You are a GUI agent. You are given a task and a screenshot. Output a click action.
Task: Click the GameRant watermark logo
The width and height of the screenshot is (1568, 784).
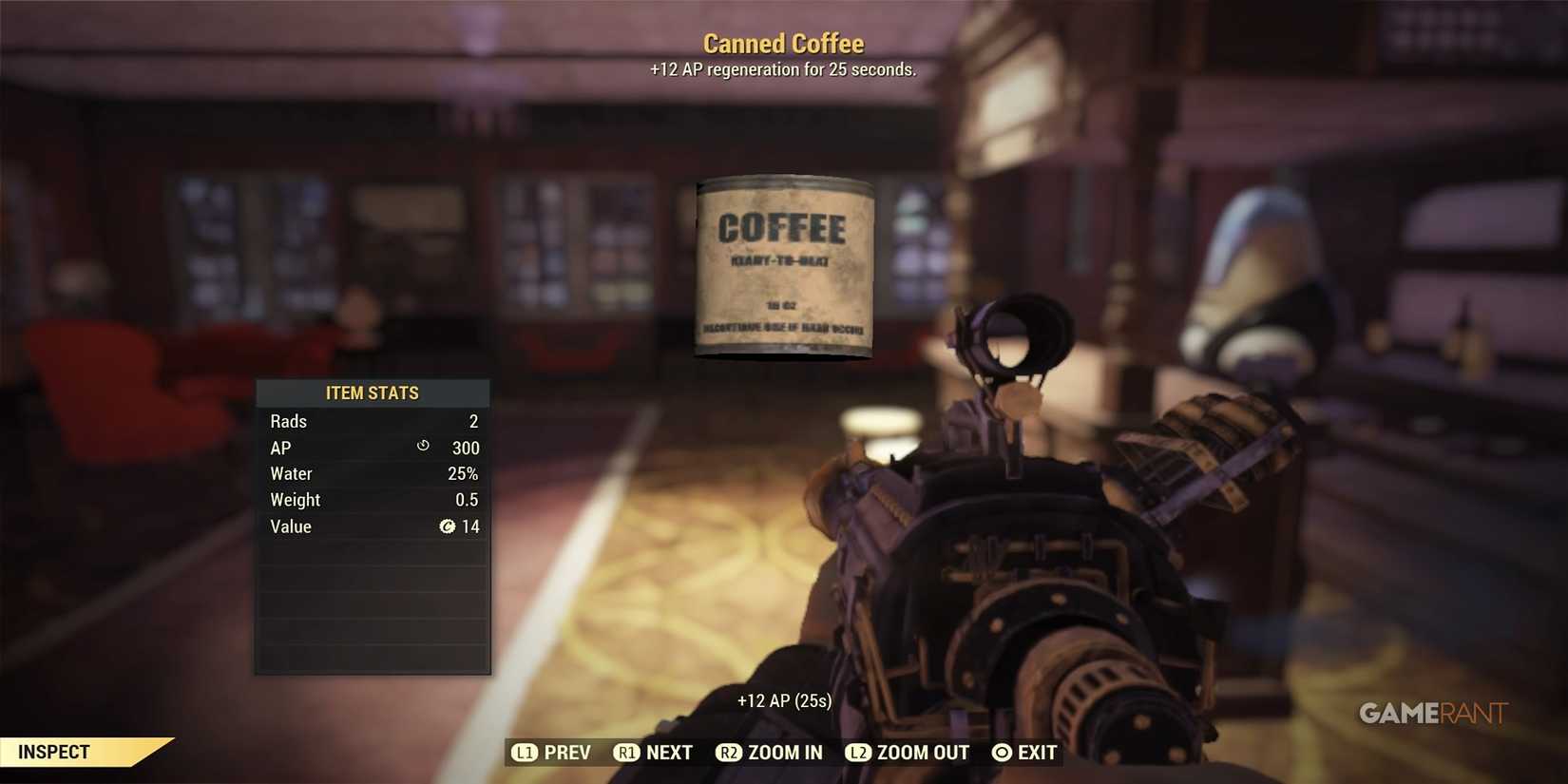point(1432,713)
